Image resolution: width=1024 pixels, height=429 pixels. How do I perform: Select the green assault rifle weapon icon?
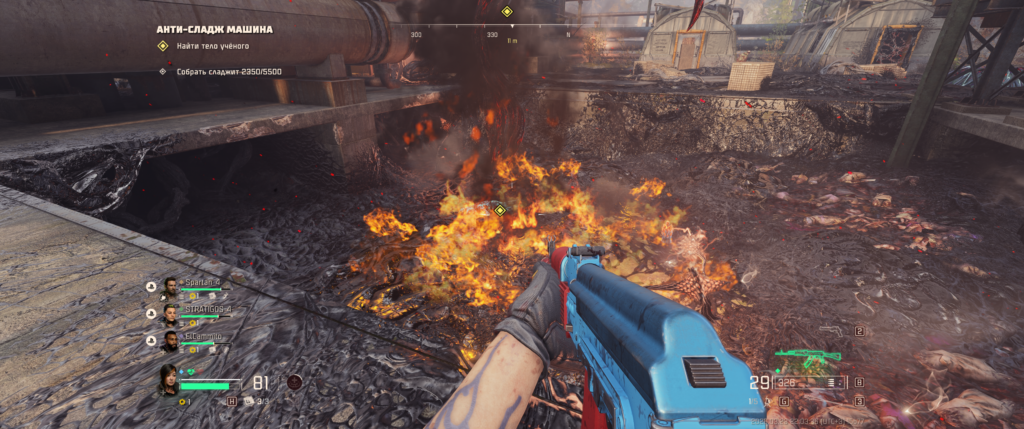point(809,355)
